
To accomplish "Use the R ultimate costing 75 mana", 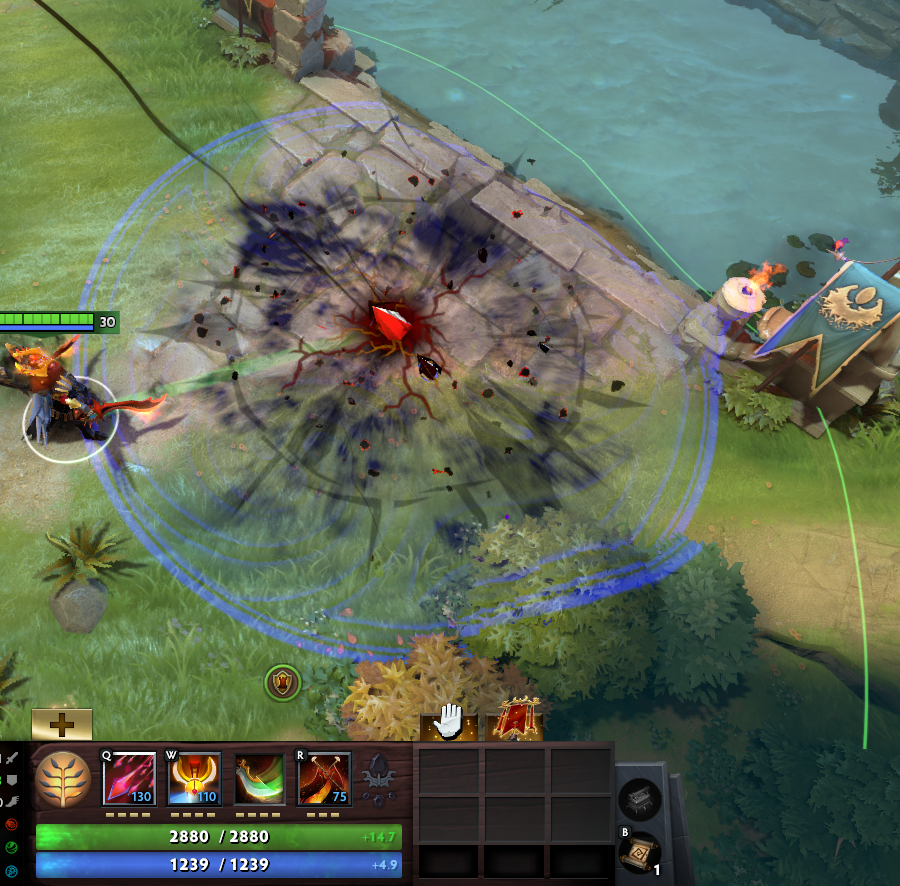I will (324, 778).
